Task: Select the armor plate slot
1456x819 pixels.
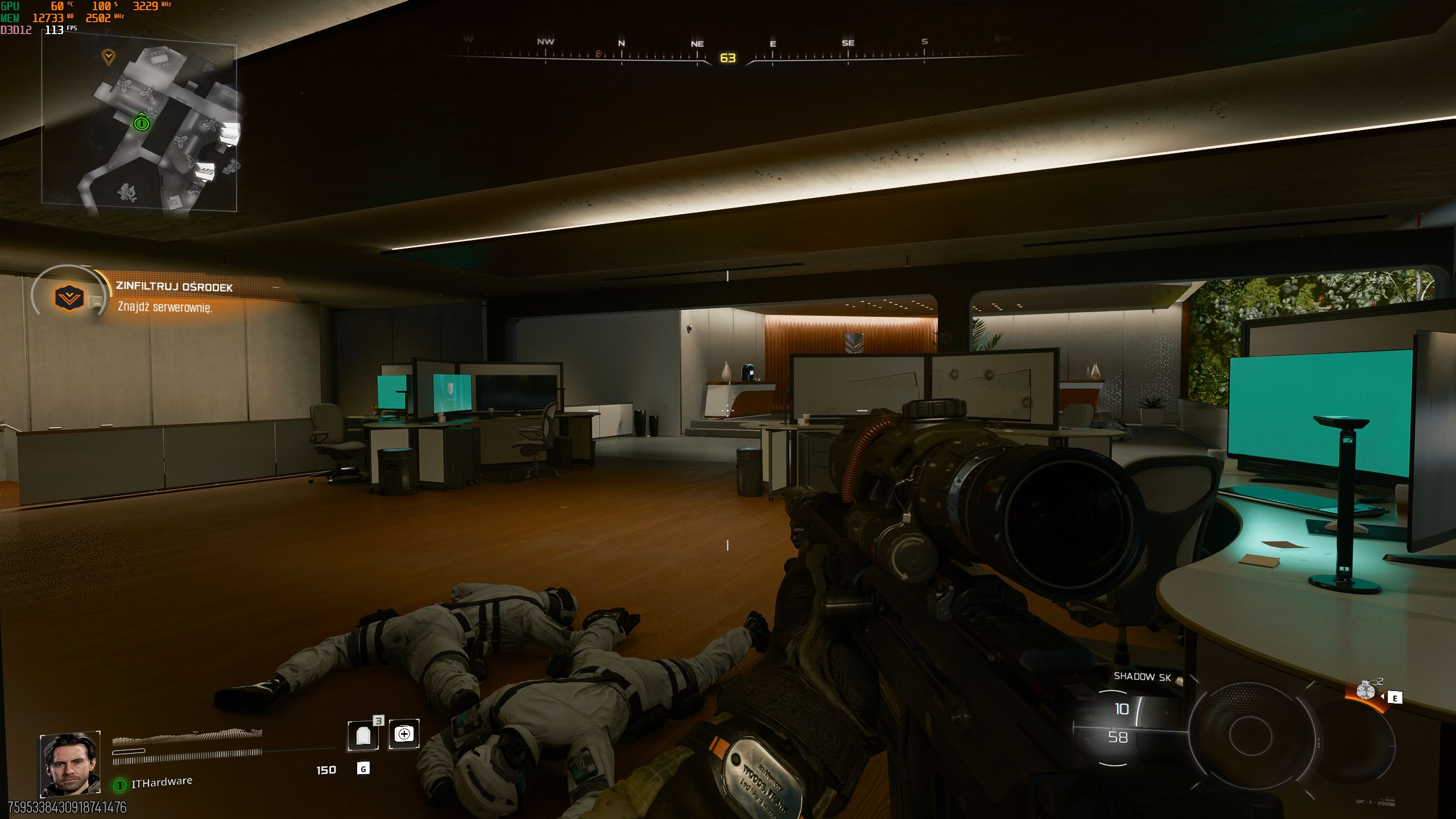Action: point(363,735)
